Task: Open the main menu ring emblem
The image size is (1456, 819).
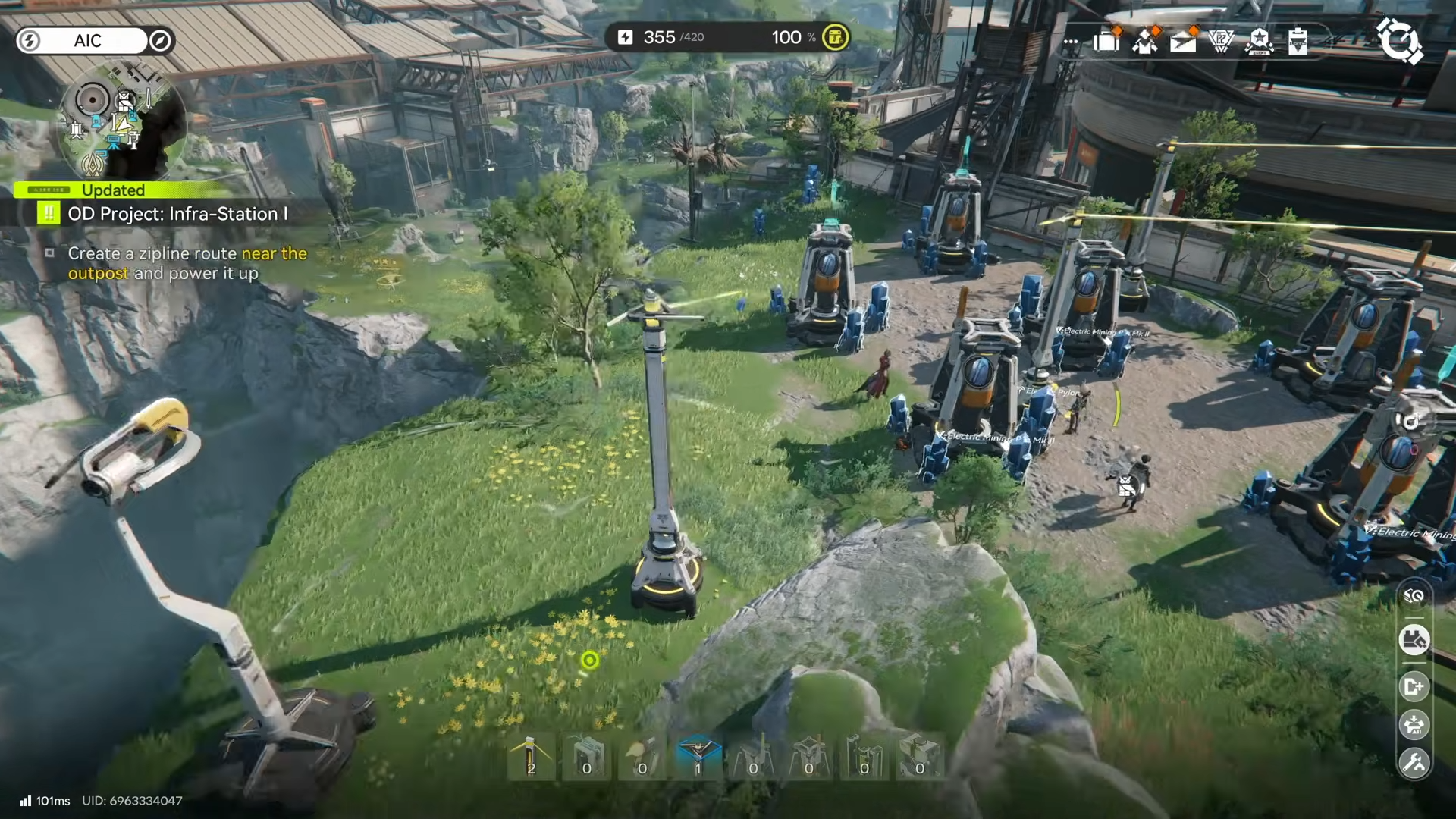Action: click(1399, 41)
